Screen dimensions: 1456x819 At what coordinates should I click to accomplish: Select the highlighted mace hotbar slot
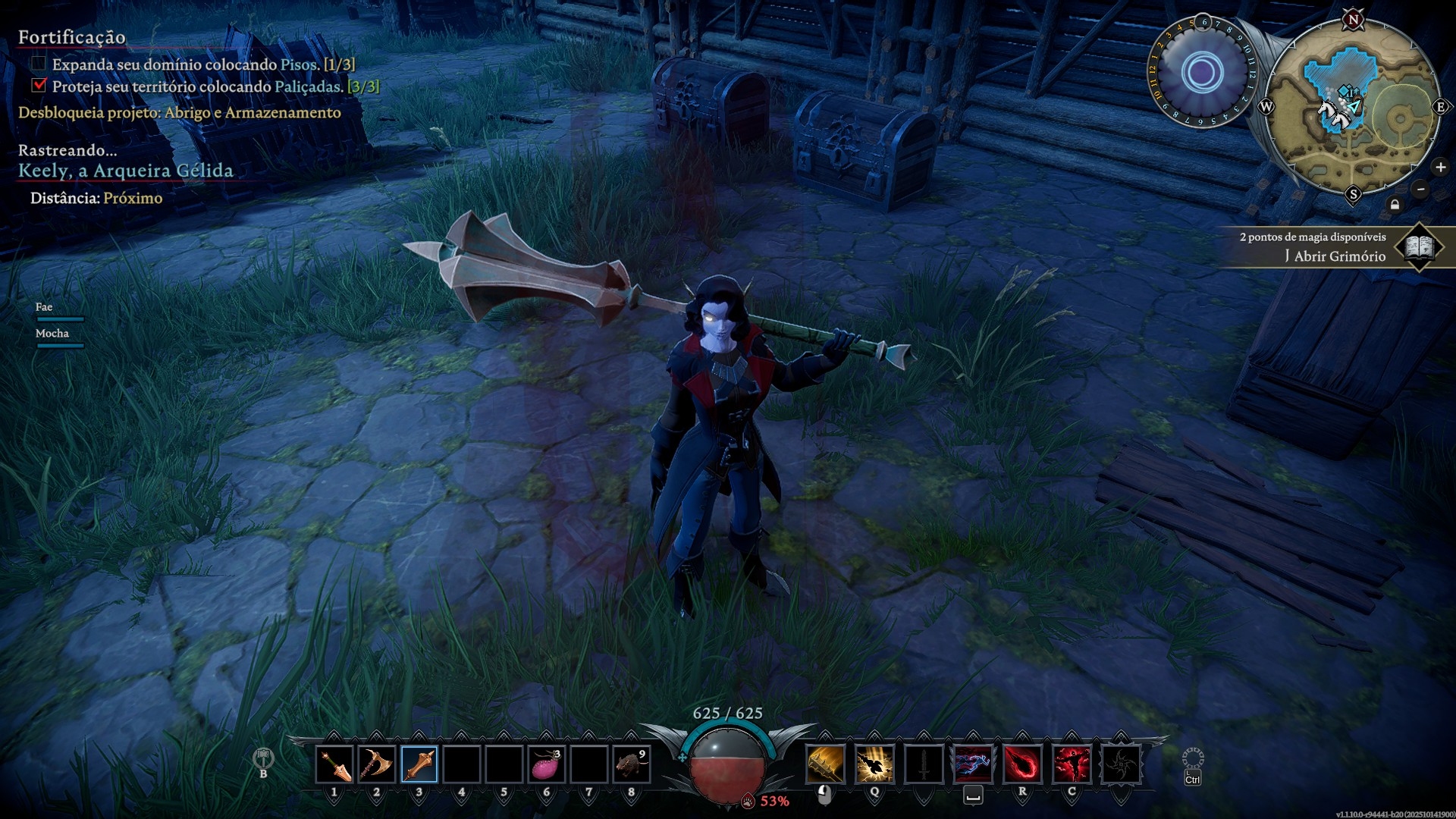[x=419, y=764]
